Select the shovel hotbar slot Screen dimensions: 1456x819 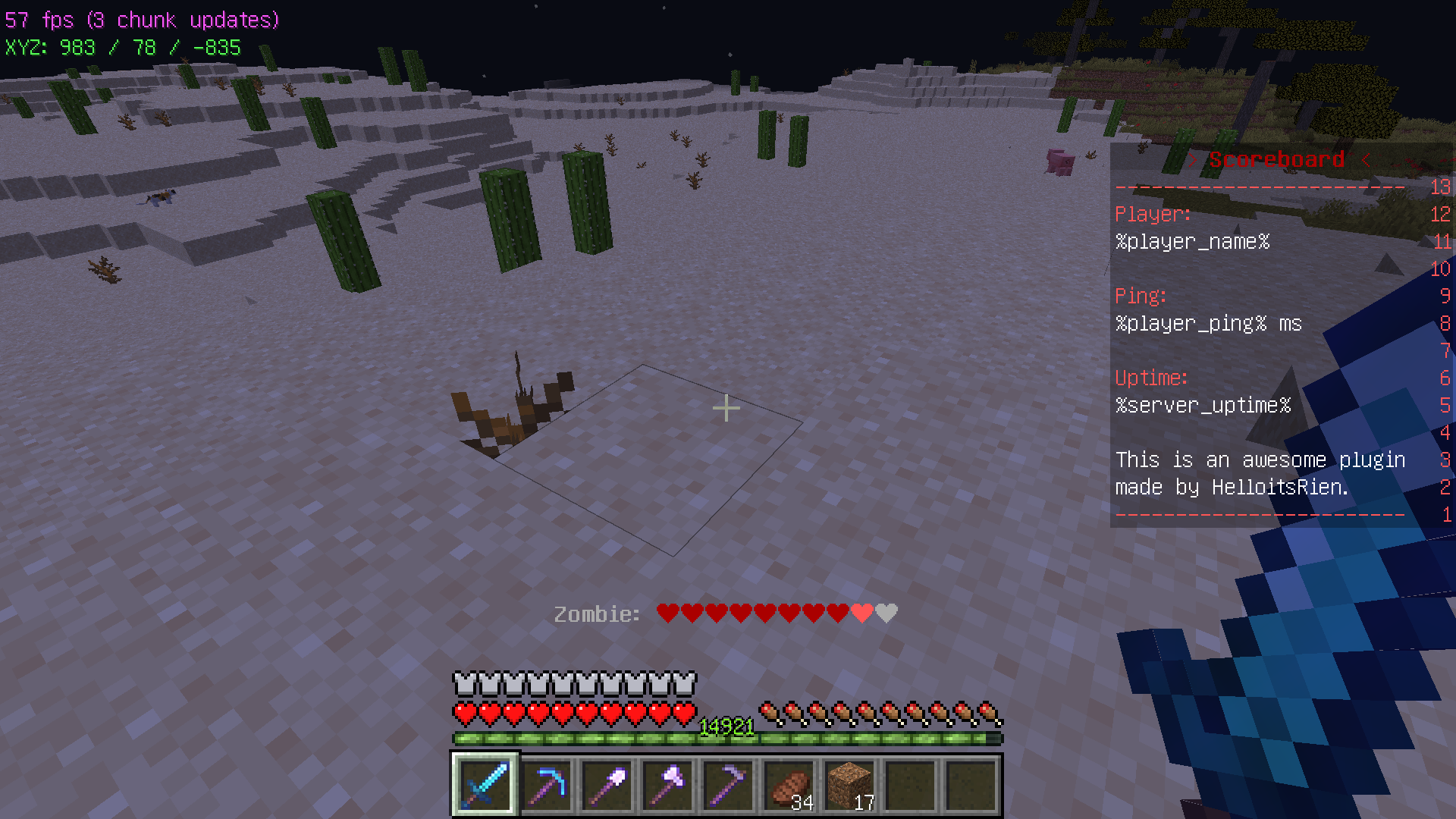[x=607, y=785]
